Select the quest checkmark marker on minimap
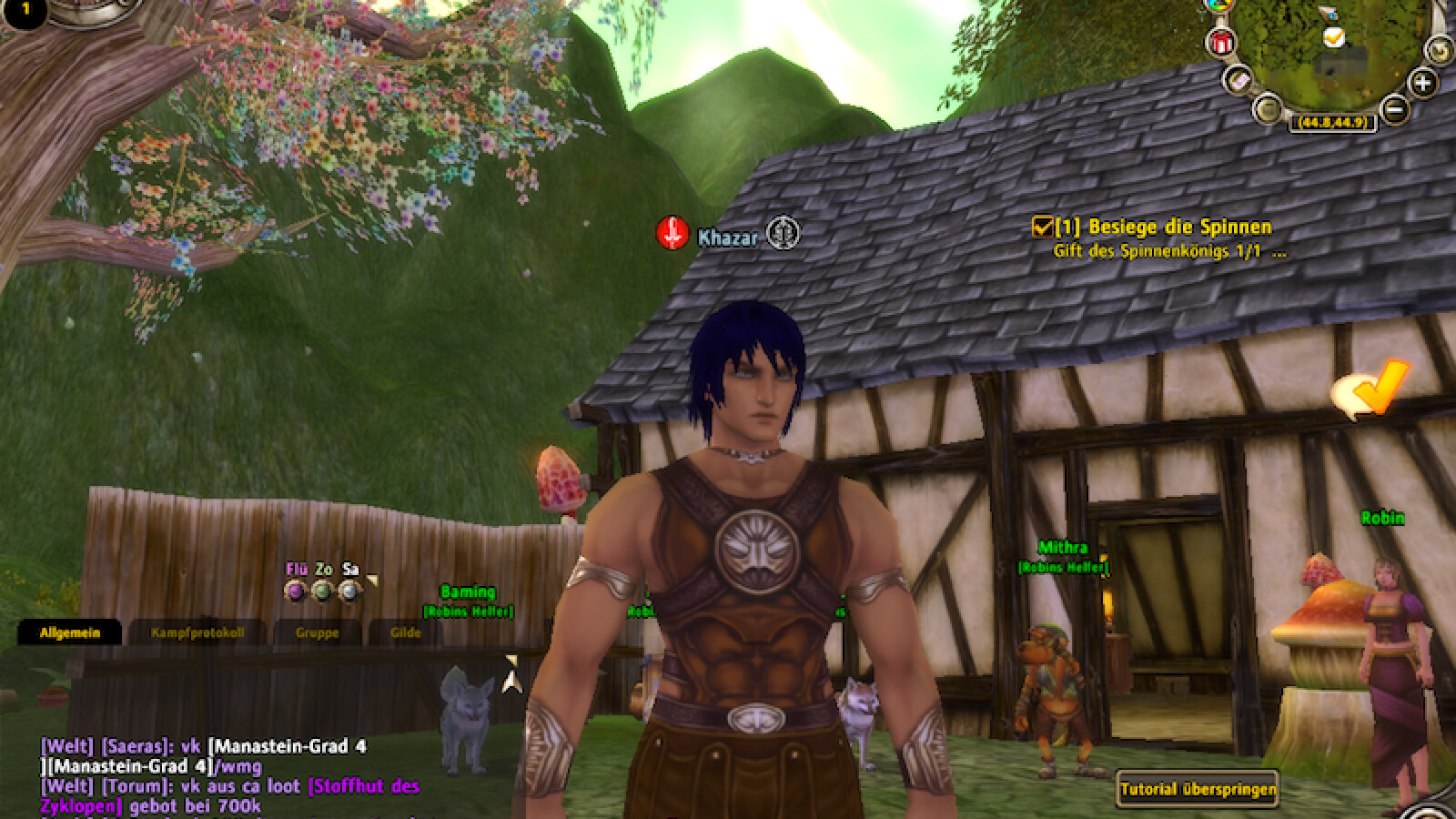The width and height of the screenshot is (1456, 819). (x=1333, y=36)
